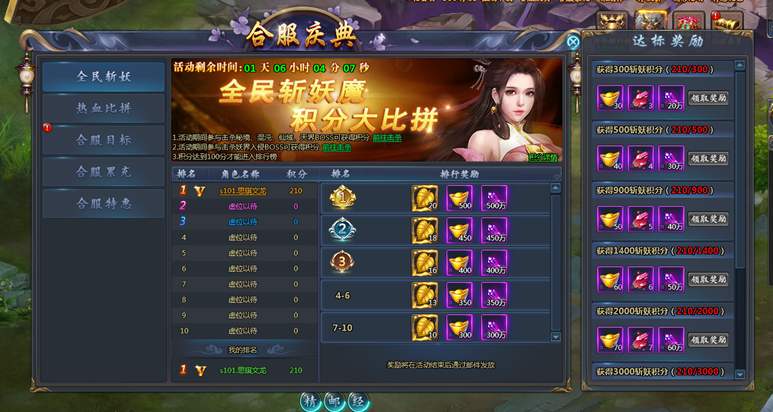The image size is (773, 412).
Task: Select the rank 1 golden leaf reward icon
Action: (x=425, y=198)
